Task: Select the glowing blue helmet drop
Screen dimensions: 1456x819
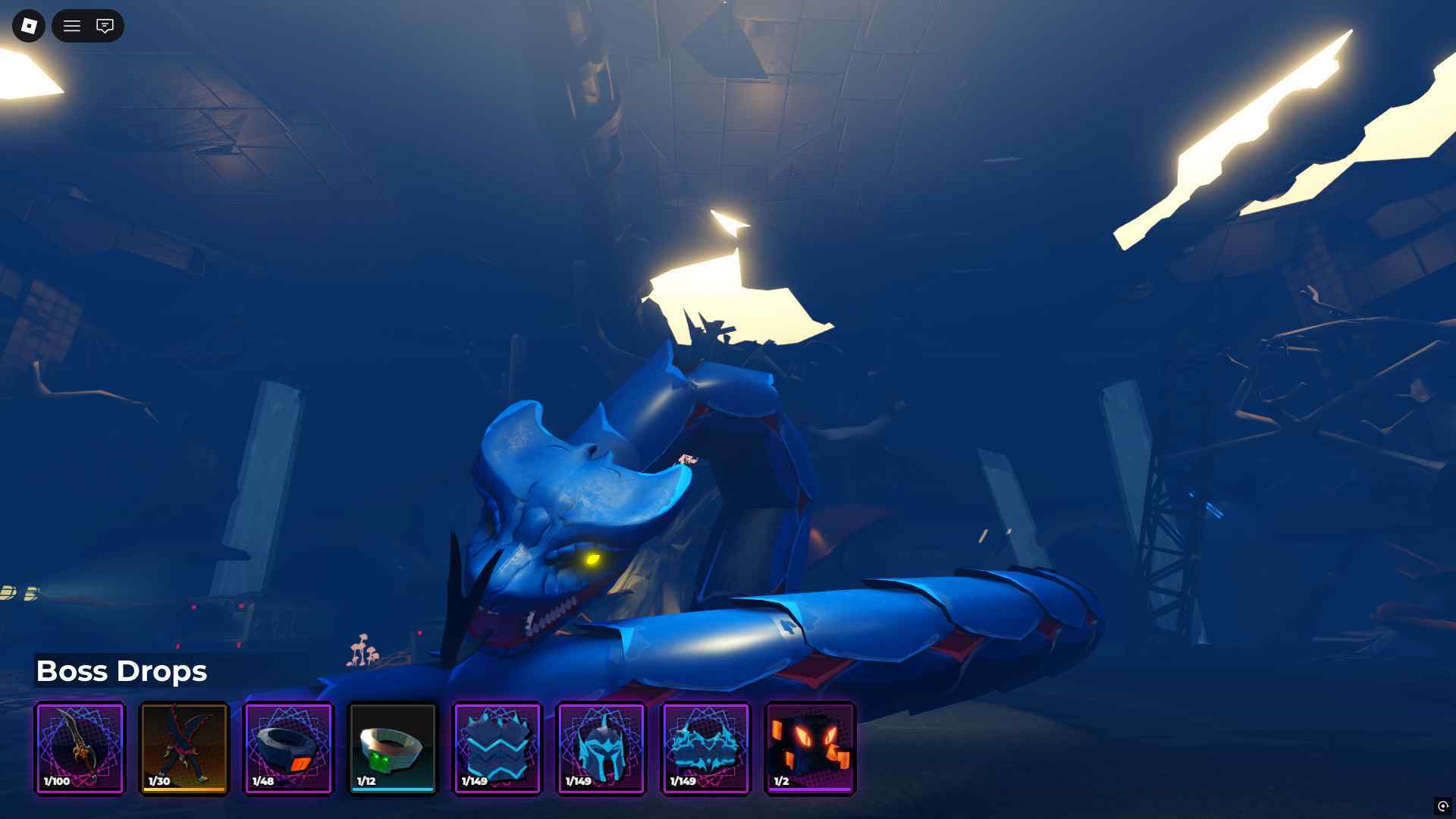Action: pyautogui.click(x=601, y=748)
